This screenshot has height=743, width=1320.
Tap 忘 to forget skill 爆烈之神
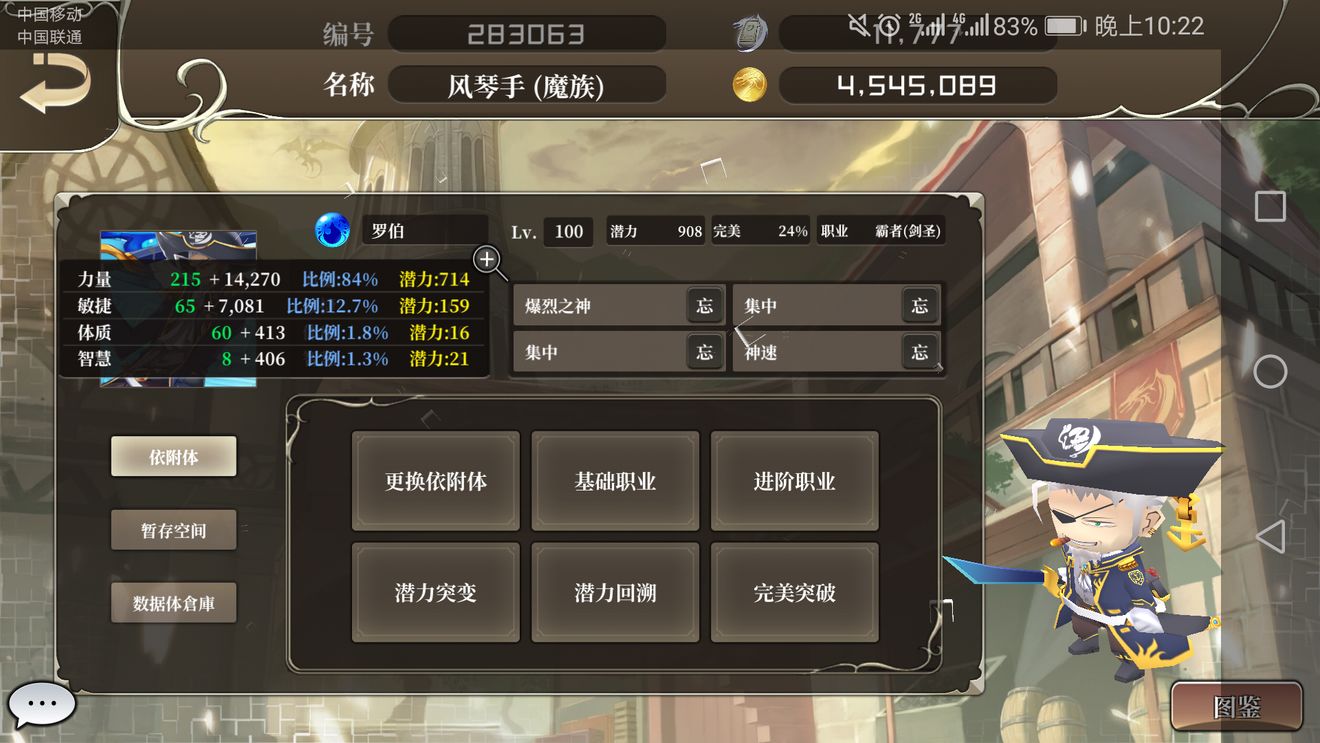[704, 305]
